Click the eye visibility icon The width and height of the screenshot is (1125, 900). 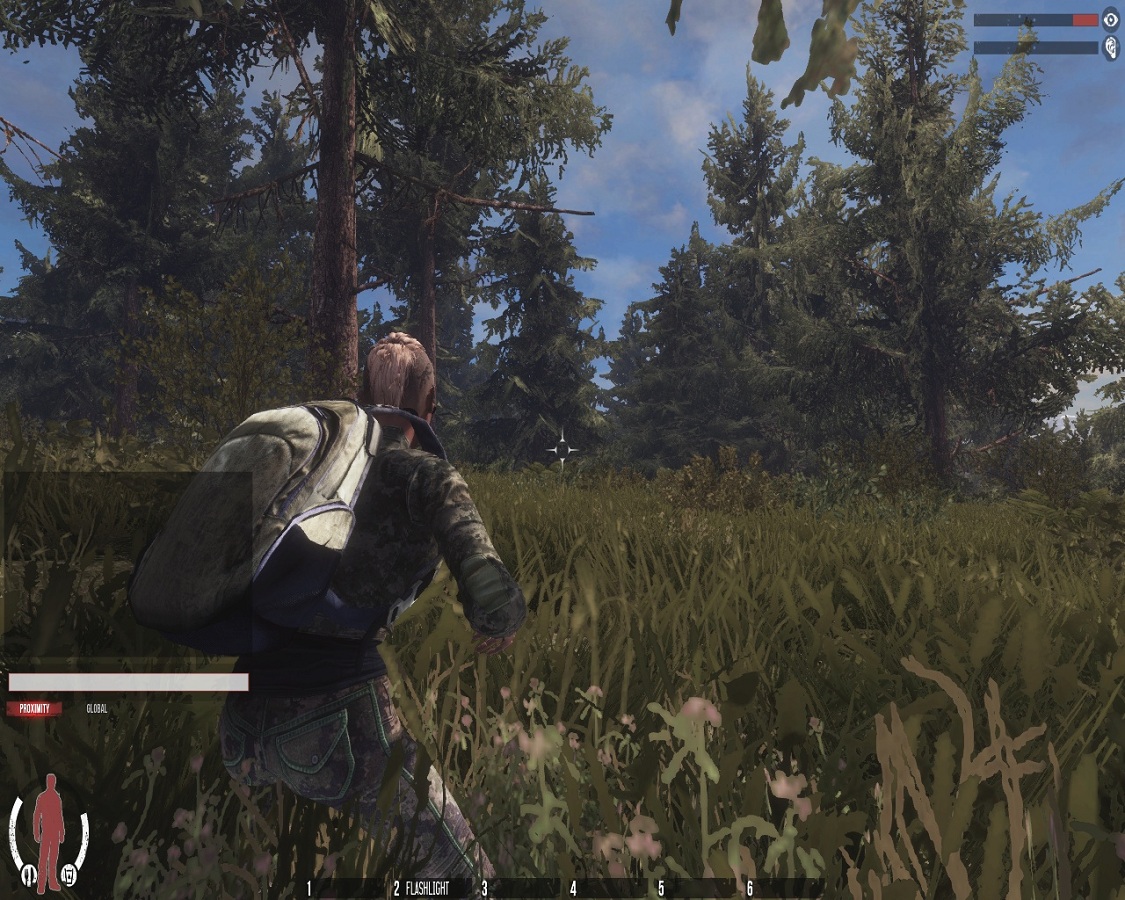[x=1110, y=19]
